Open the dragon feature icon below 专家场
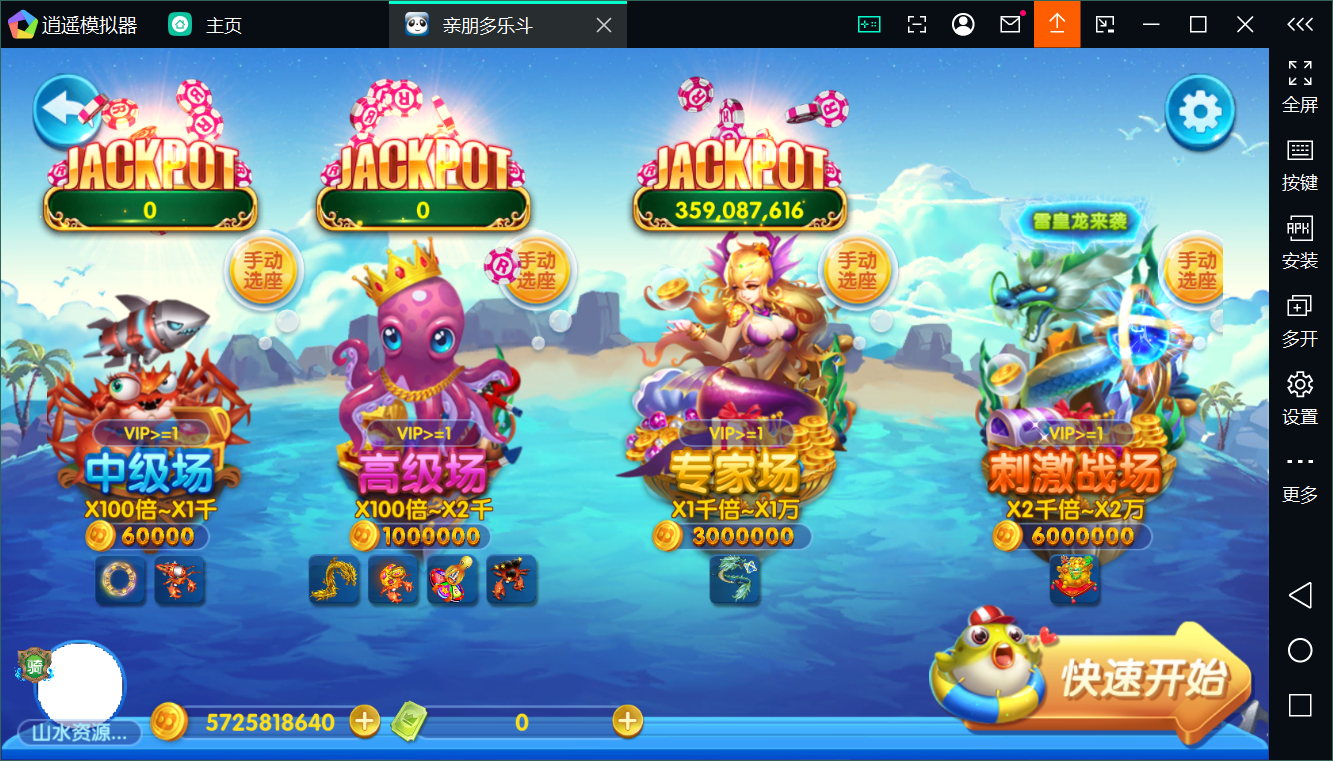The width and height of the screenshot is (1333, 761). point(735,580)
